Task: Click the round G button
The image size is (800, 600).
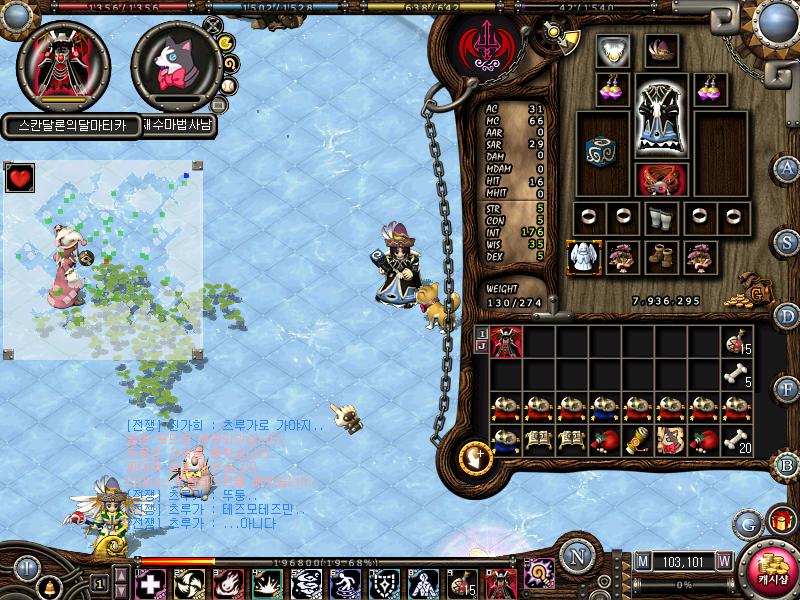Action: (746, 523)
